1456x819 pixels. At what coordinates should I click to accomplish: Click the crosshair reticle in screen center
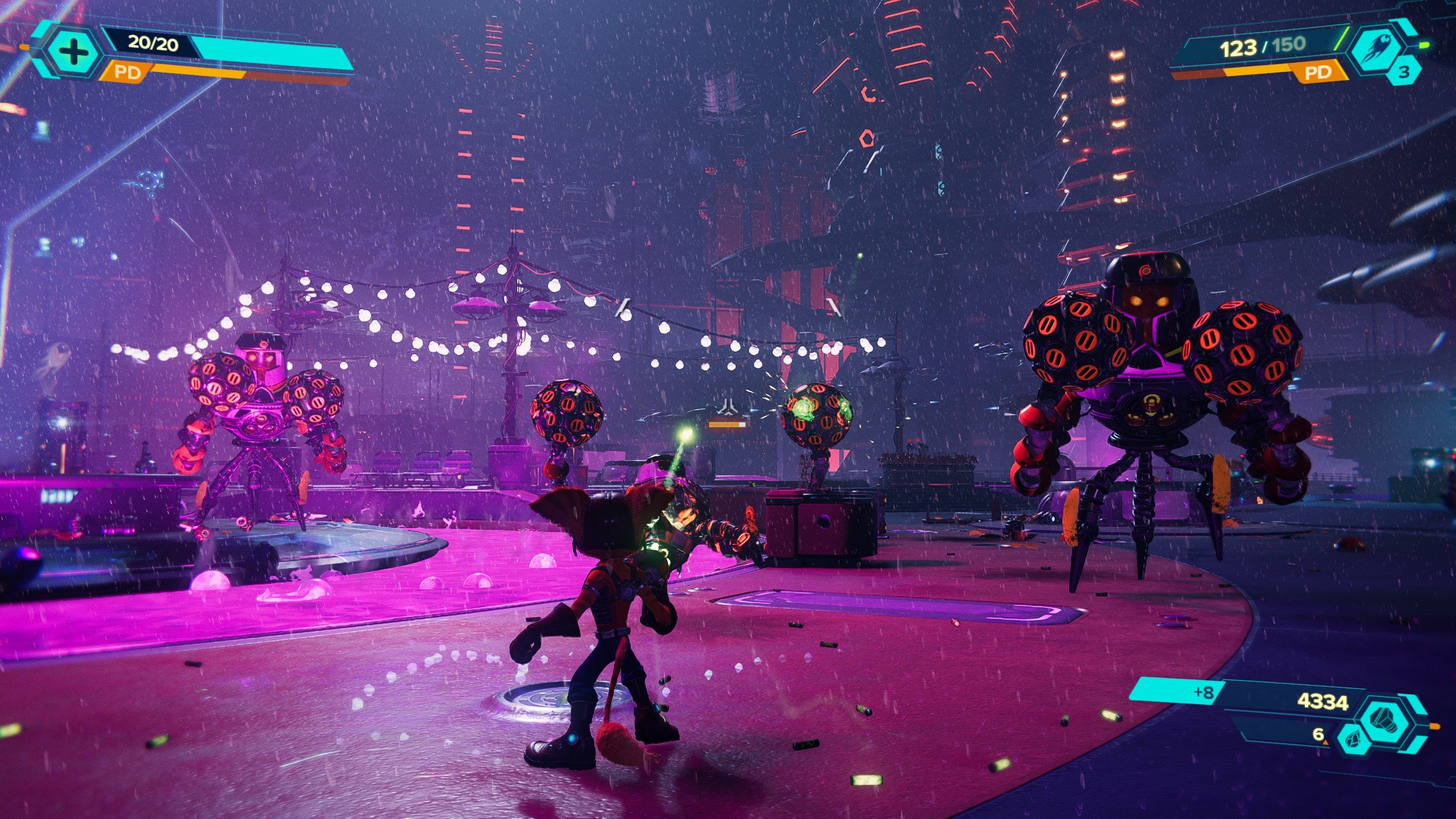[729, 406]
